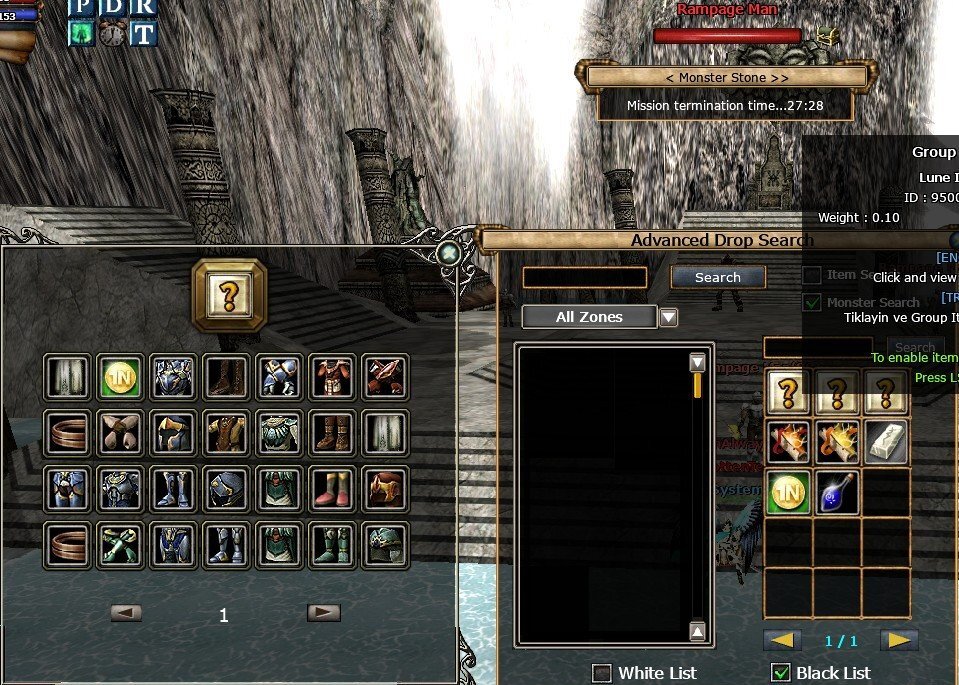Click the gray next-page arrow in item panel
The image size is (959, 685).
click(x=323, y=613)
